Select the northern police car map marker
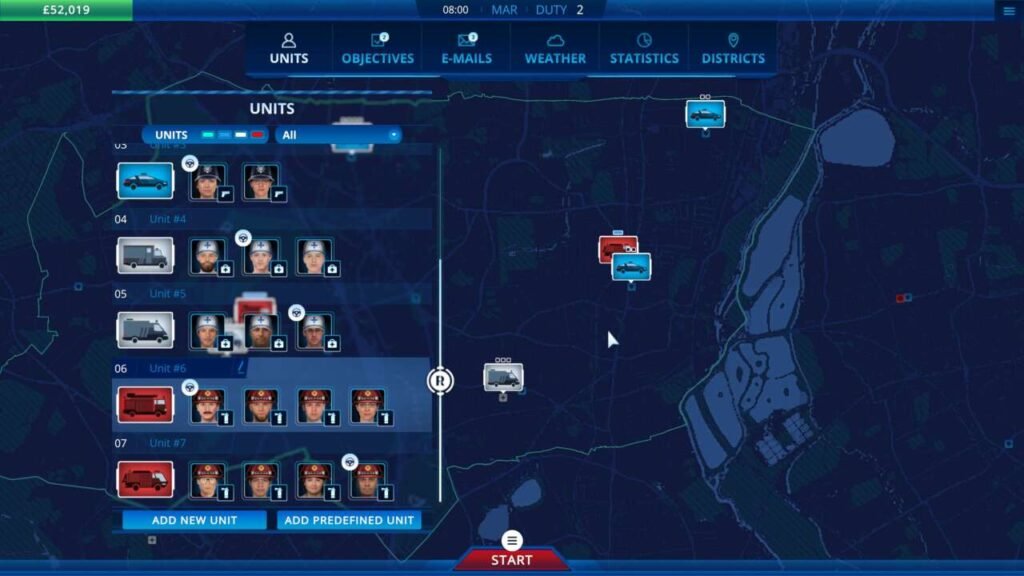Screen dimensions: 1024x576 [x=705, y=113]
